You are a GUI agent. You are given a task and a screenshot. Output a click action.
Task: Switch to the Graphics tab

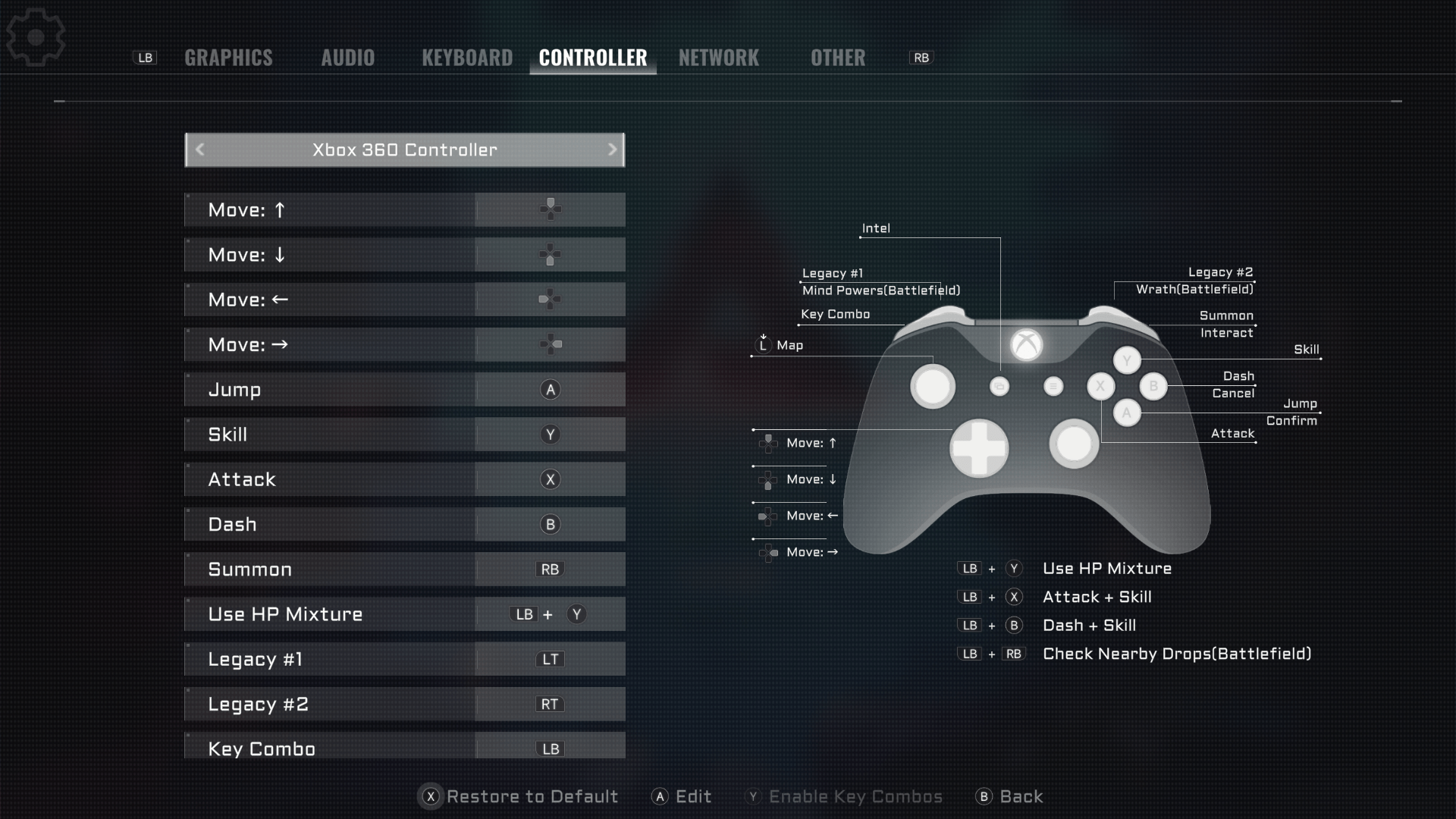tap(228, 58)
